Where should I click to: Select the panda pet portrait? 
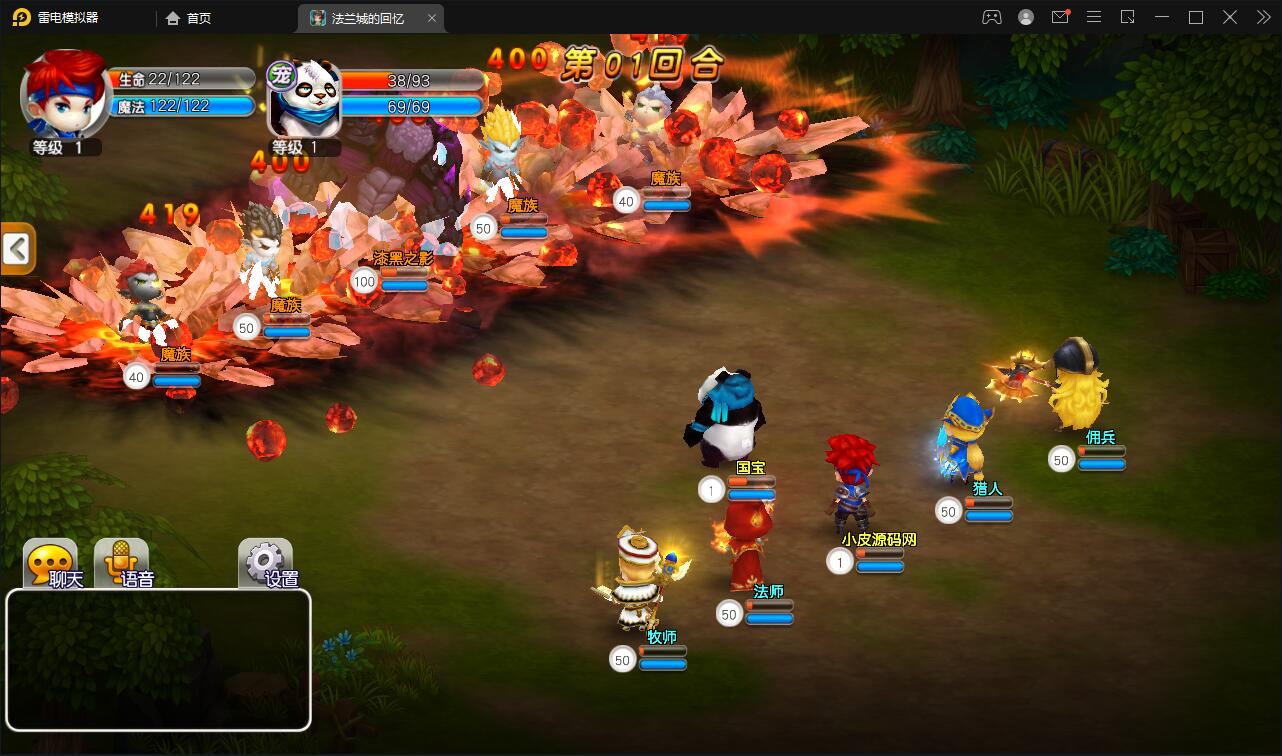[x=305, y=99]
